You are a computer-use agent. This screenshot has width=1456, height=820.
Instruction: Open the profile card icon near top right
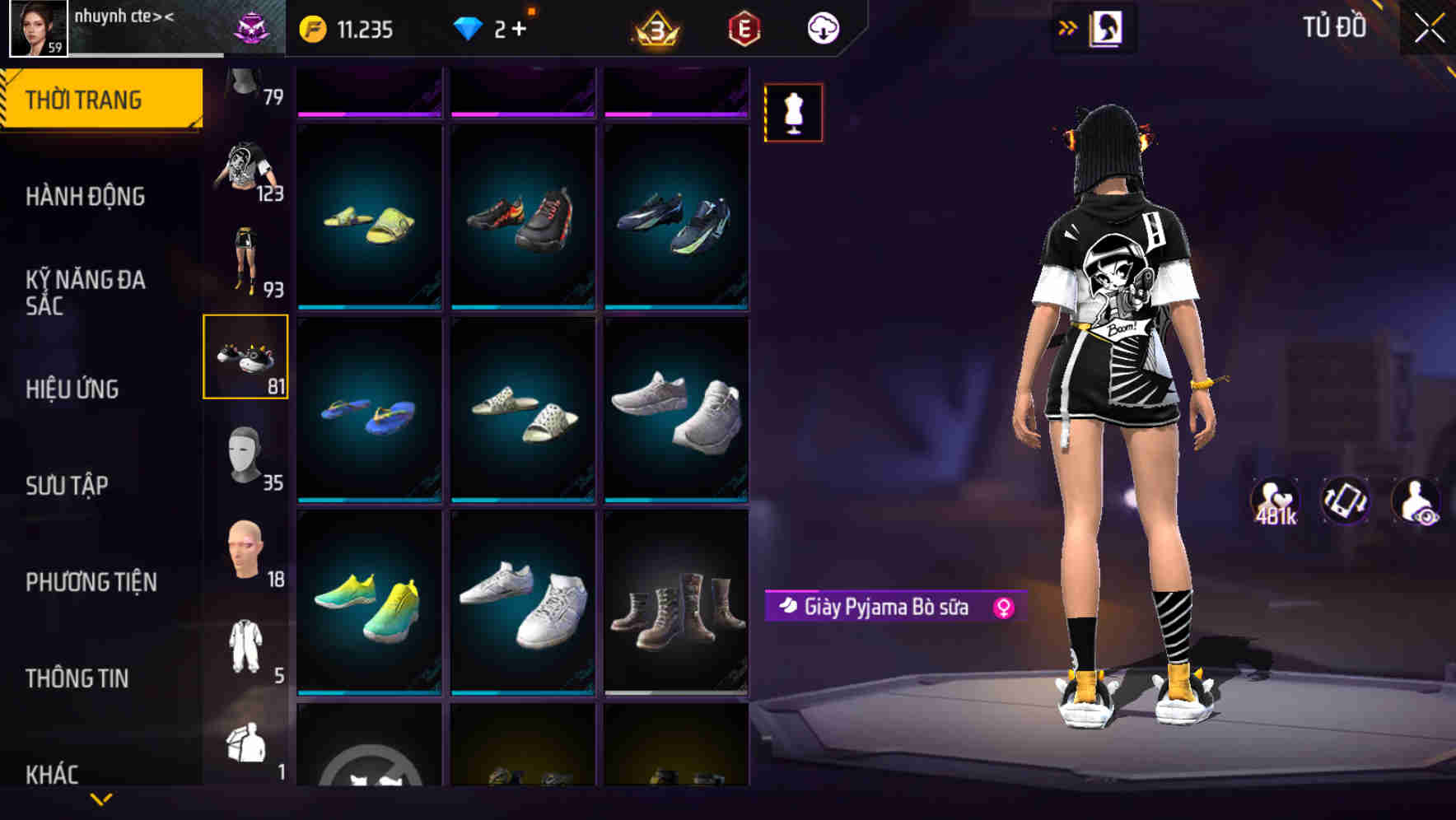pos(1108,27)
